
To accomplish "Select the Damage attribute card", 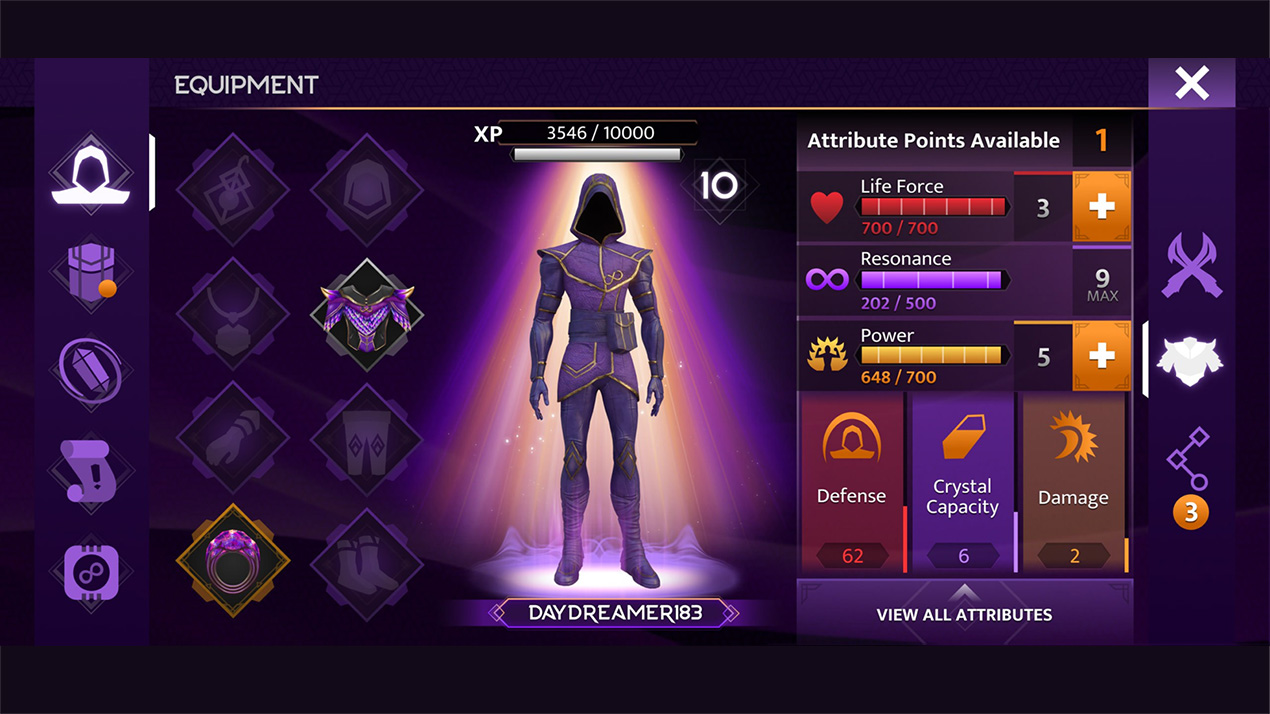I will pos(1074,482).
